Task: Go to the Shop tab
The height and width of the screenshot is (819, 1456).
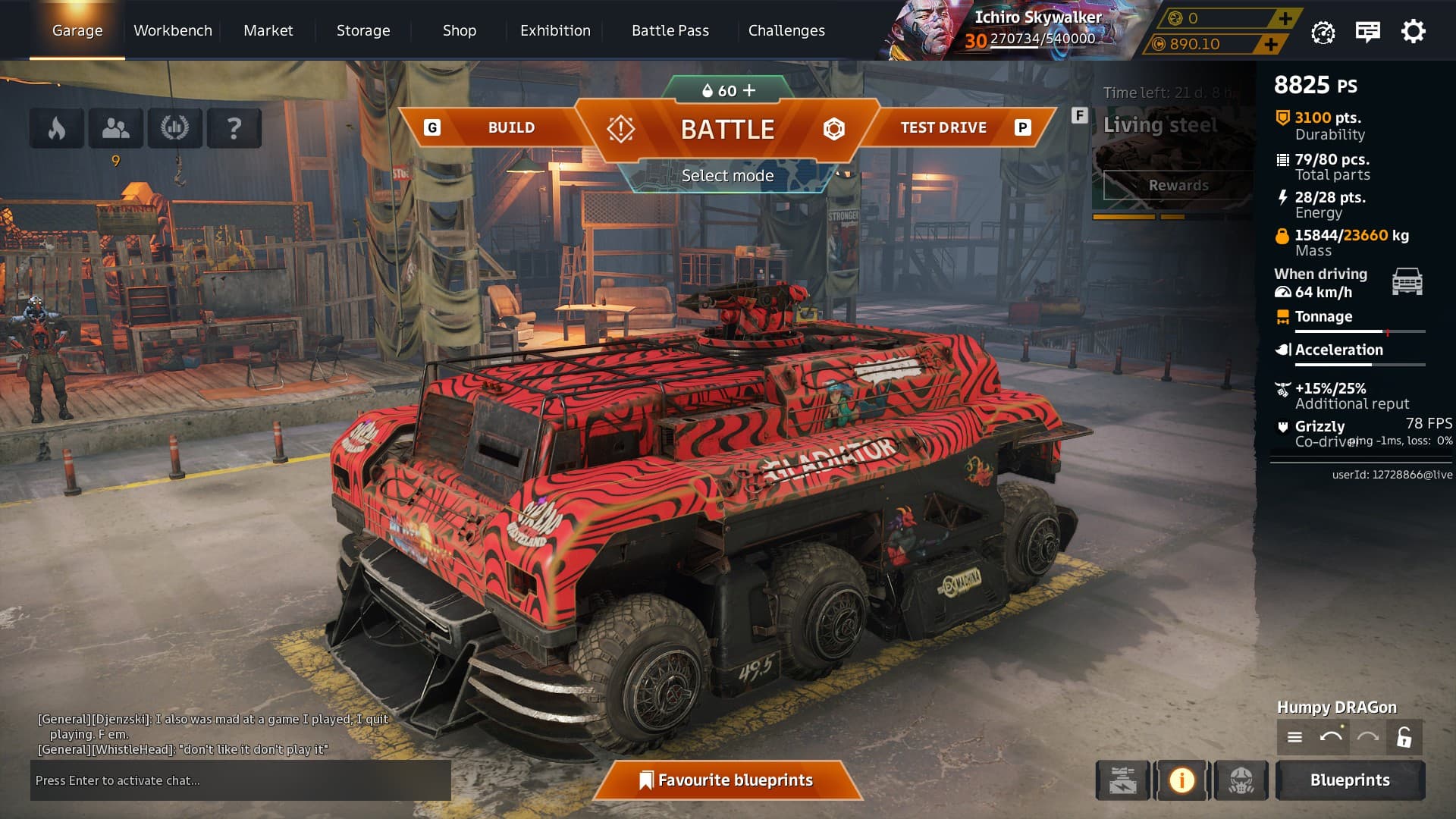Action: click(460, 30)
